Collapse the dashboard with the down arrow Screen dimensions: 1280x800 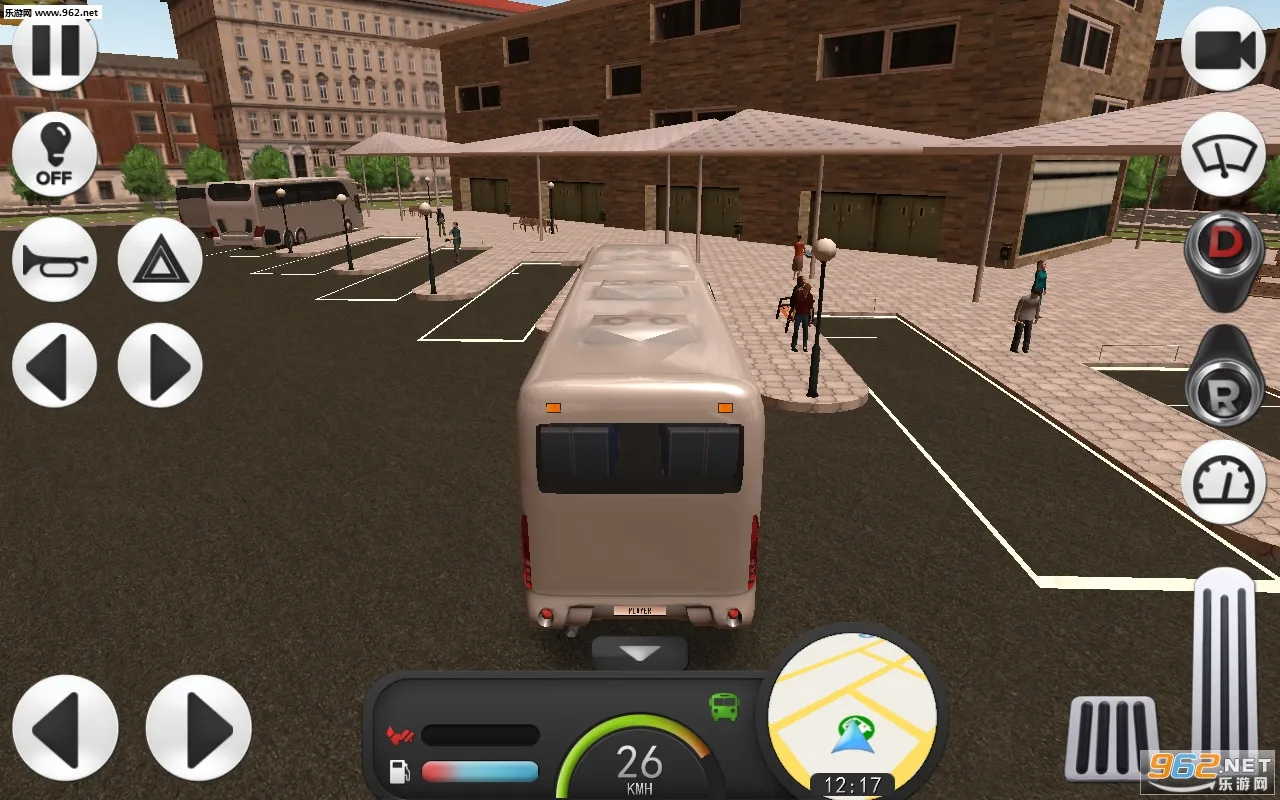point(640,654)
